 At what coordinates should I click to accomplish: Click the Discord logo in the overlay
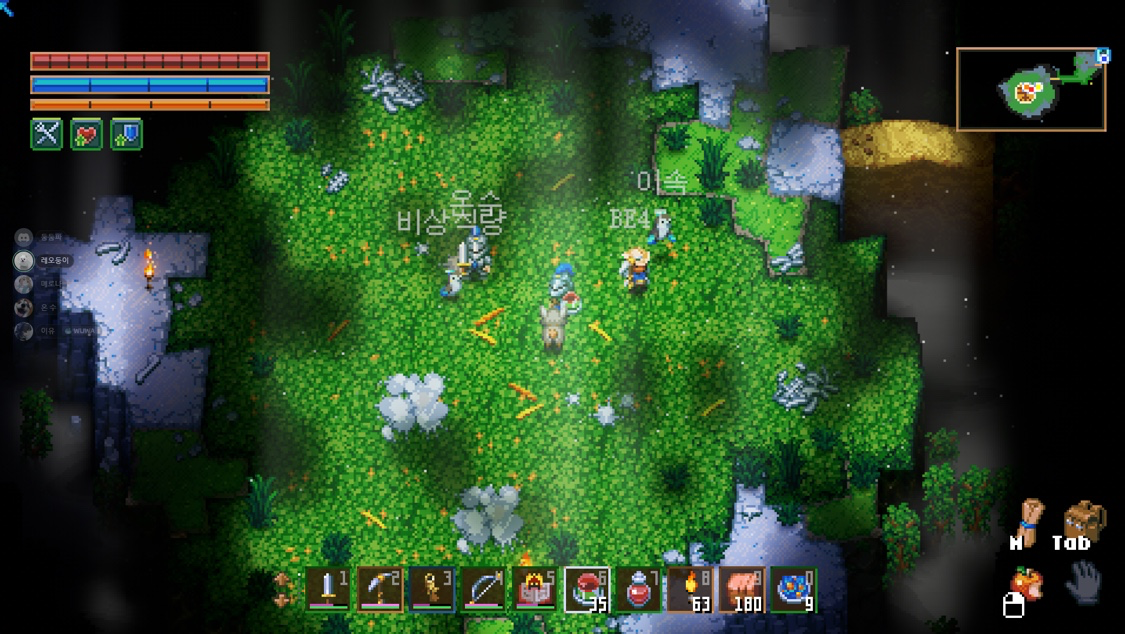click(x=24, y=238)
